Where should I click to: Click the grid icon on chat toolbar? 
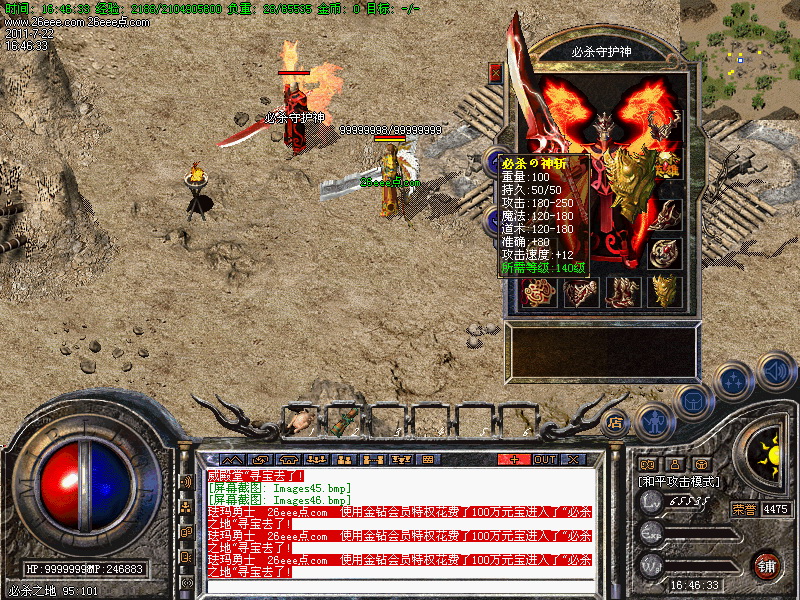[428, 459]
